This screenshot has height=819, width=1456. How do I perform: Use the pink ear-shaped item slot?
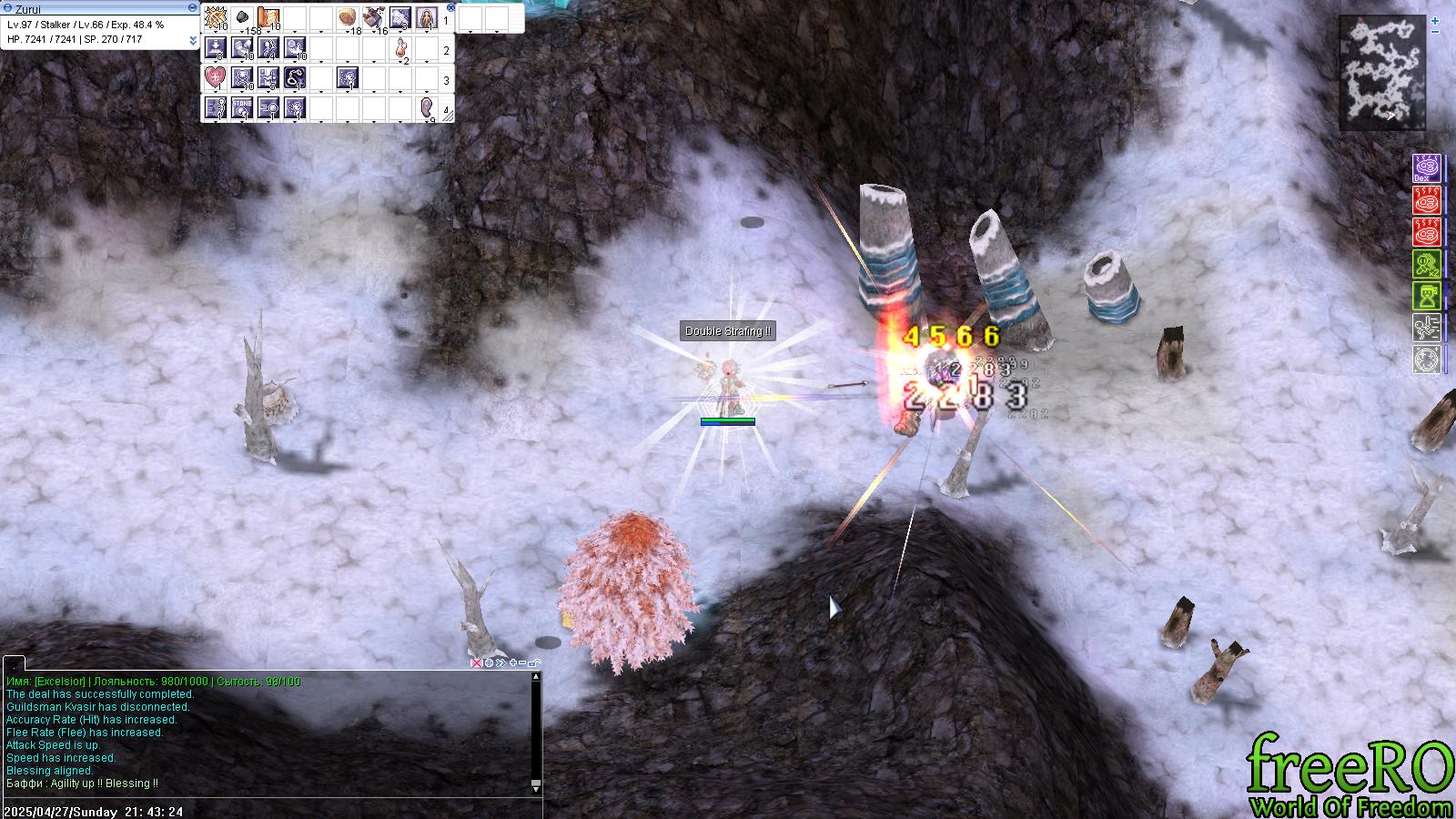(427, 109)
